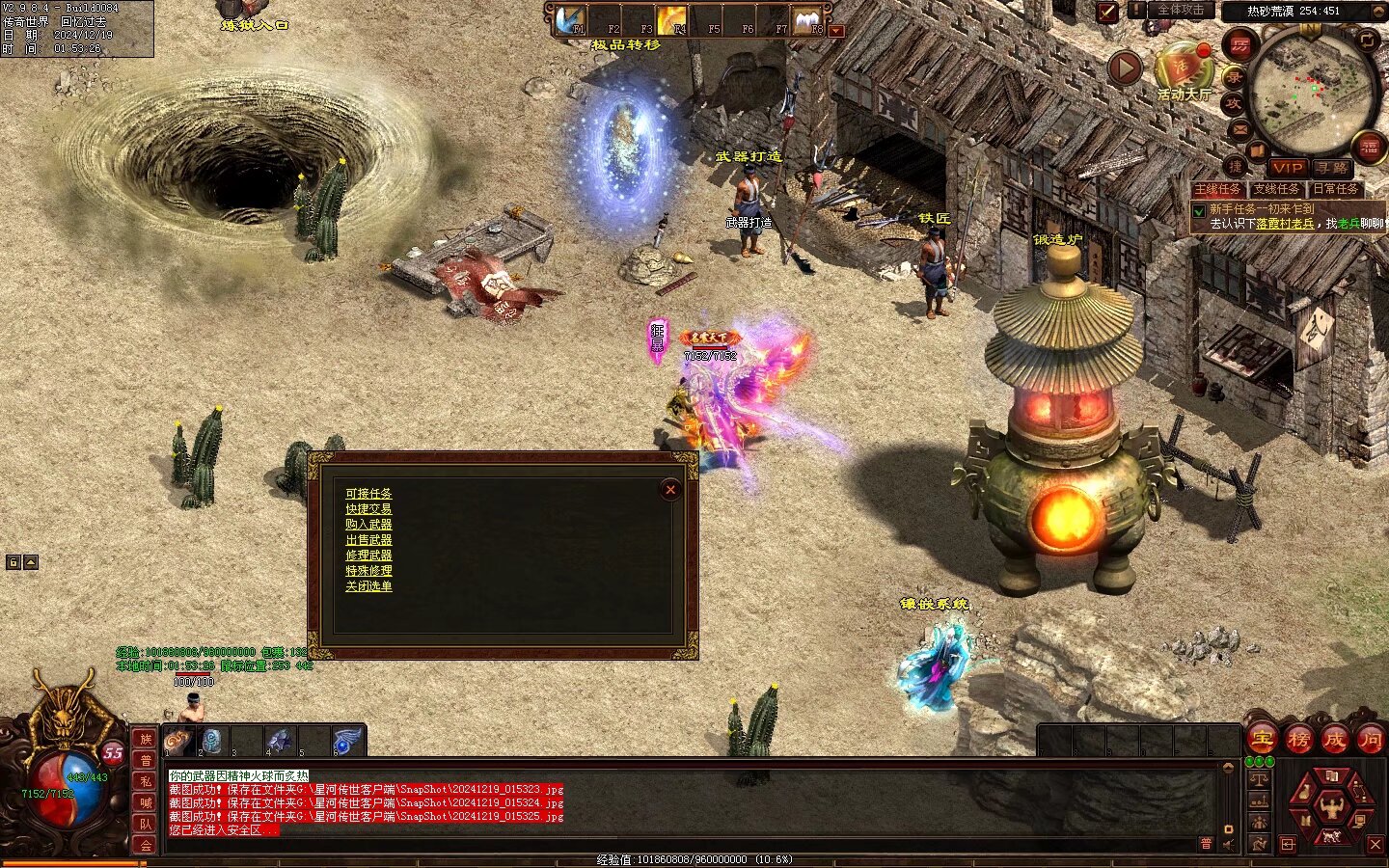Select 可接任务 in the blacksmith menu
Image resolution: width=1389 pixels, height=868 pixels.
coord(368,494)
